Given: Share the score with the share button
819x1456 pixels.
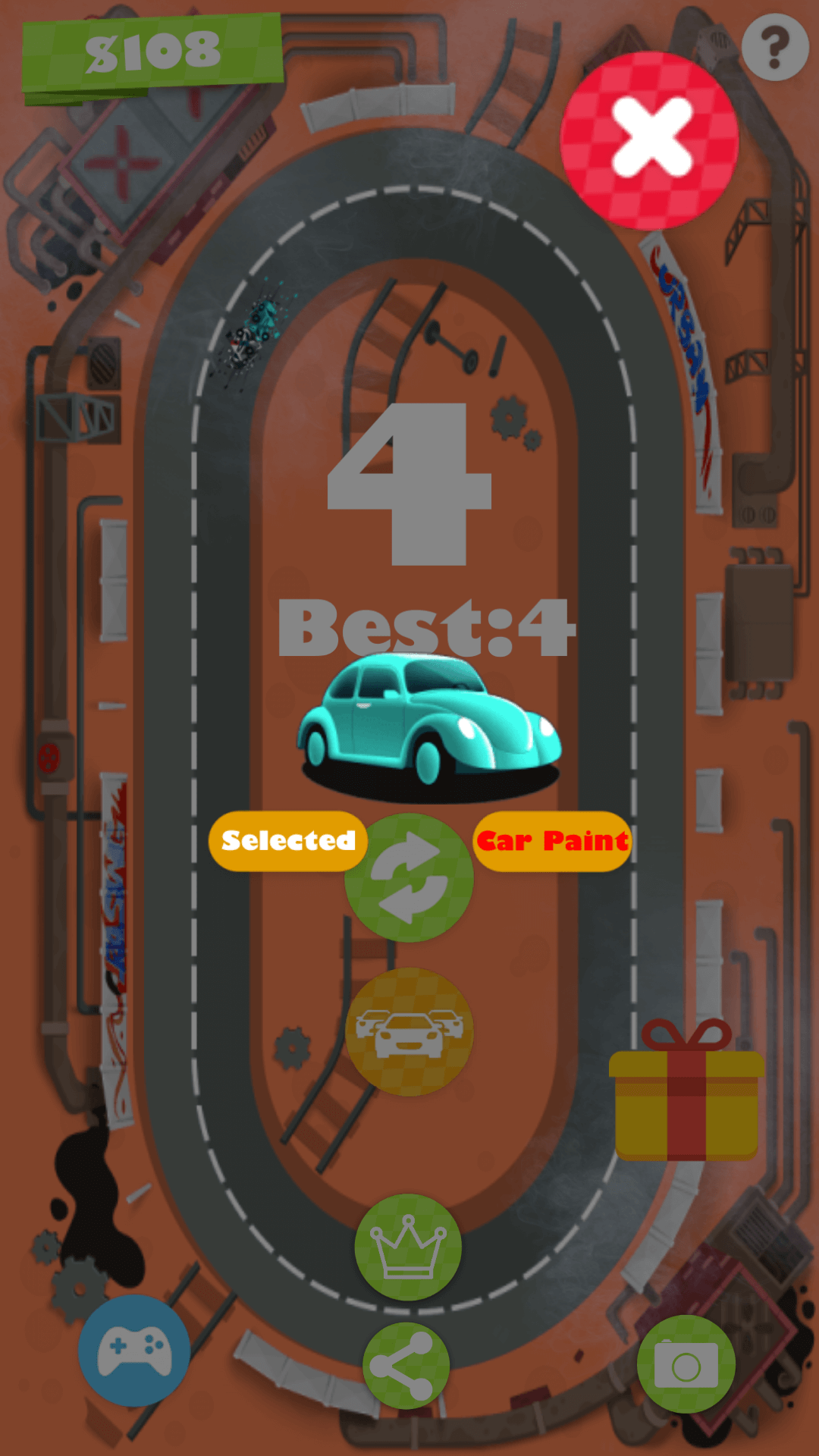Looking at the screenshot, I should pyautogui.click(x=406, y=1366).
